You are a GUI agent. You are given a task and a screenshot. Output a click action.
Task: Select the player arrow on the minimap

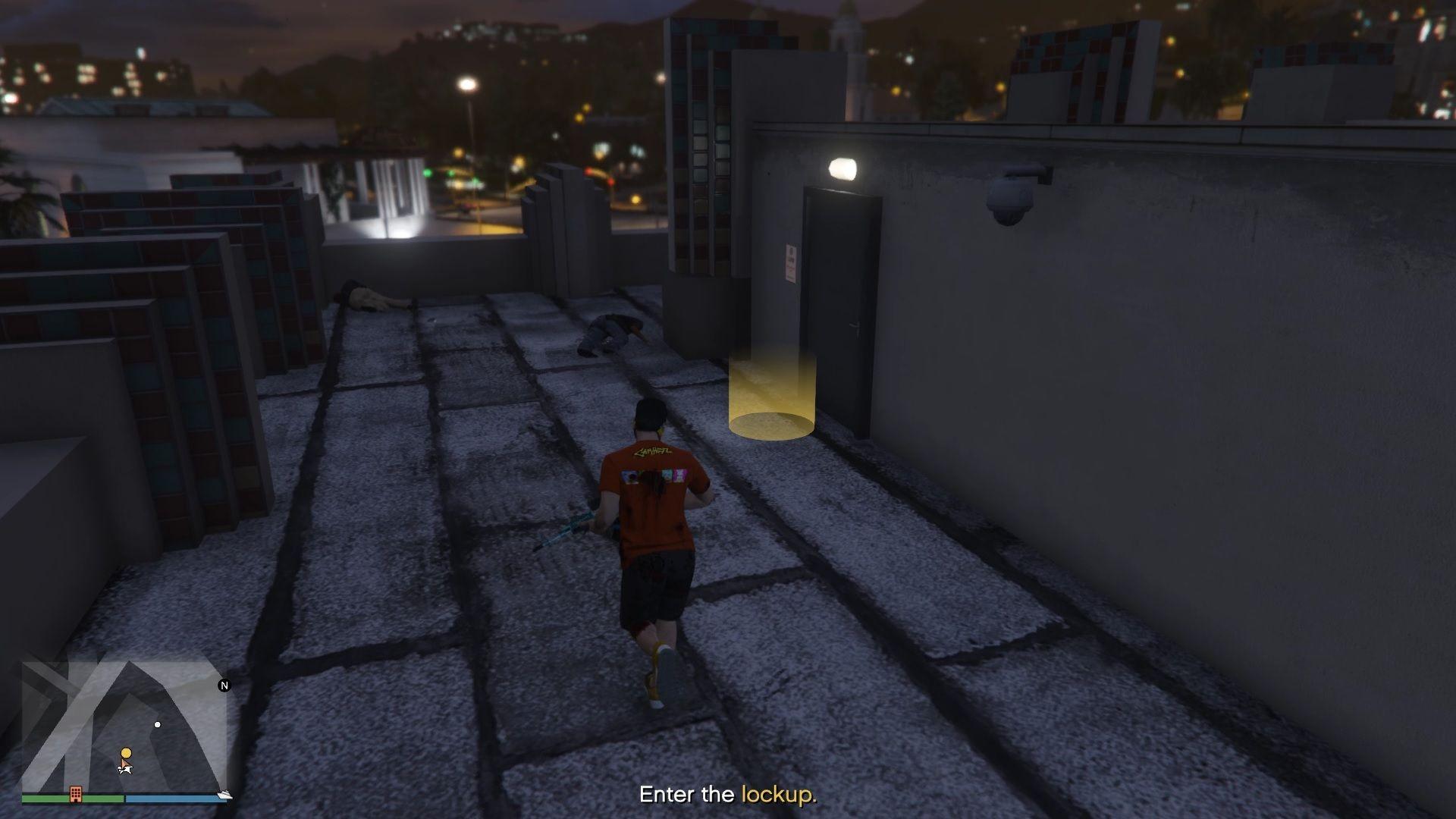click(x=125, y=768)
